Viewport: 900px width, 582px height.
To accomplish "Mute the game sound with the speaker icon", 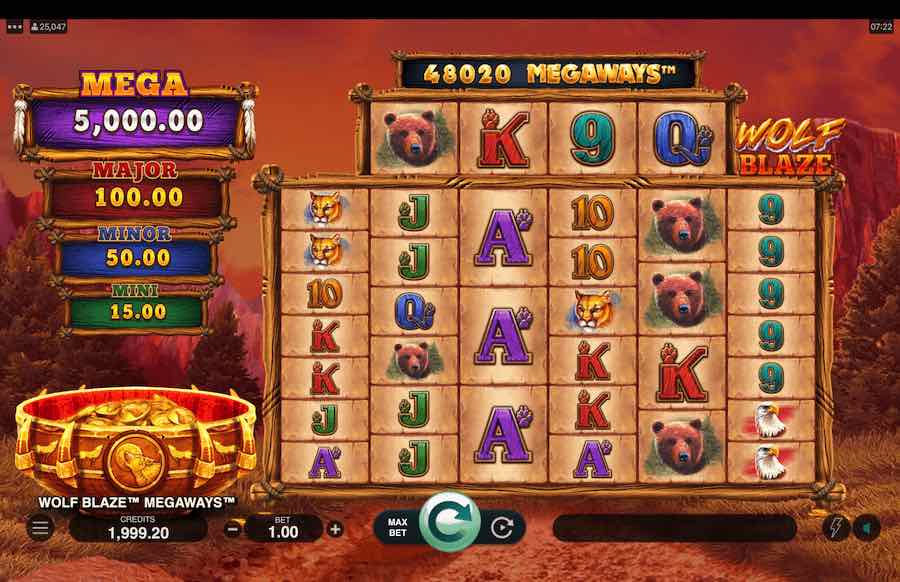I will 866,528.
